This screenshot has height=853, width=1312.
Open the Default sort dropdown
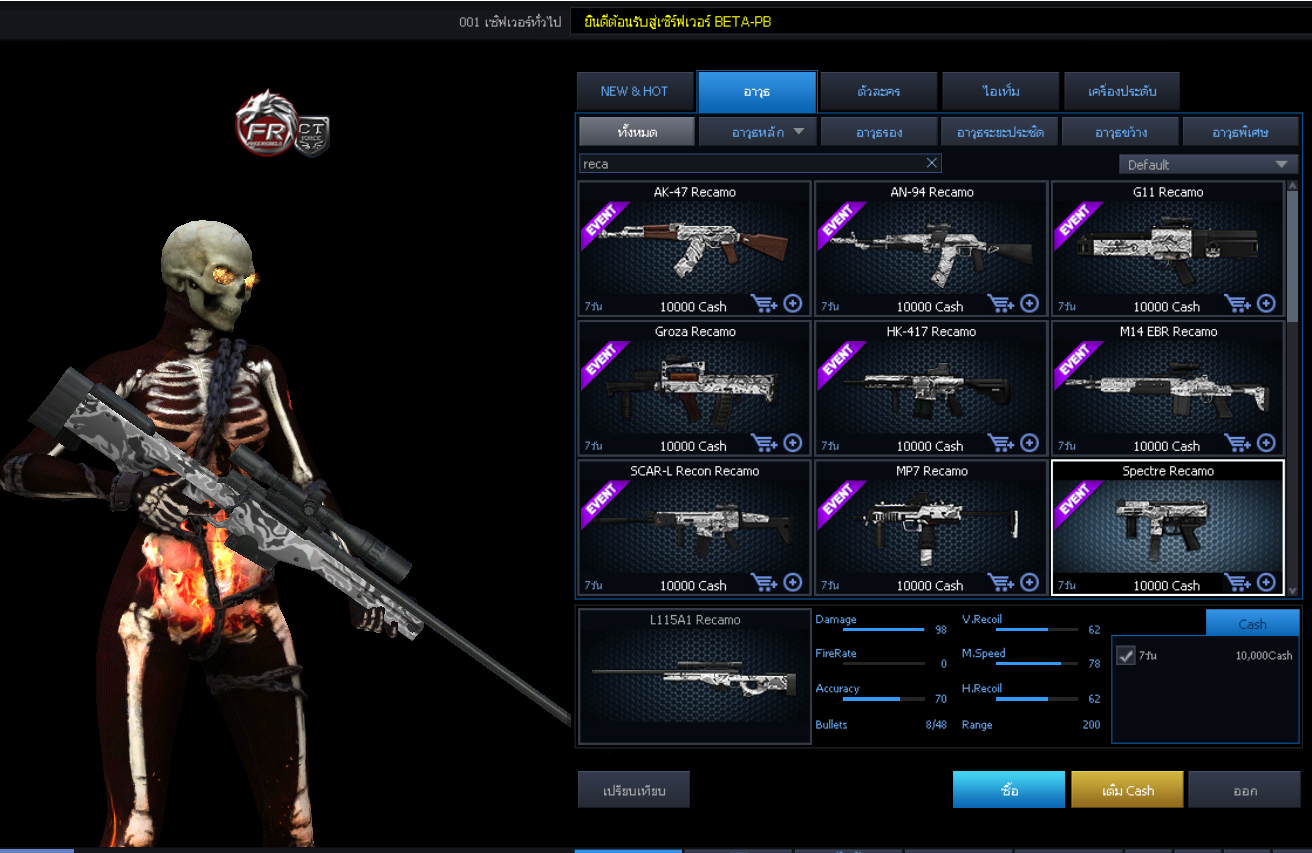(1207, 164)
